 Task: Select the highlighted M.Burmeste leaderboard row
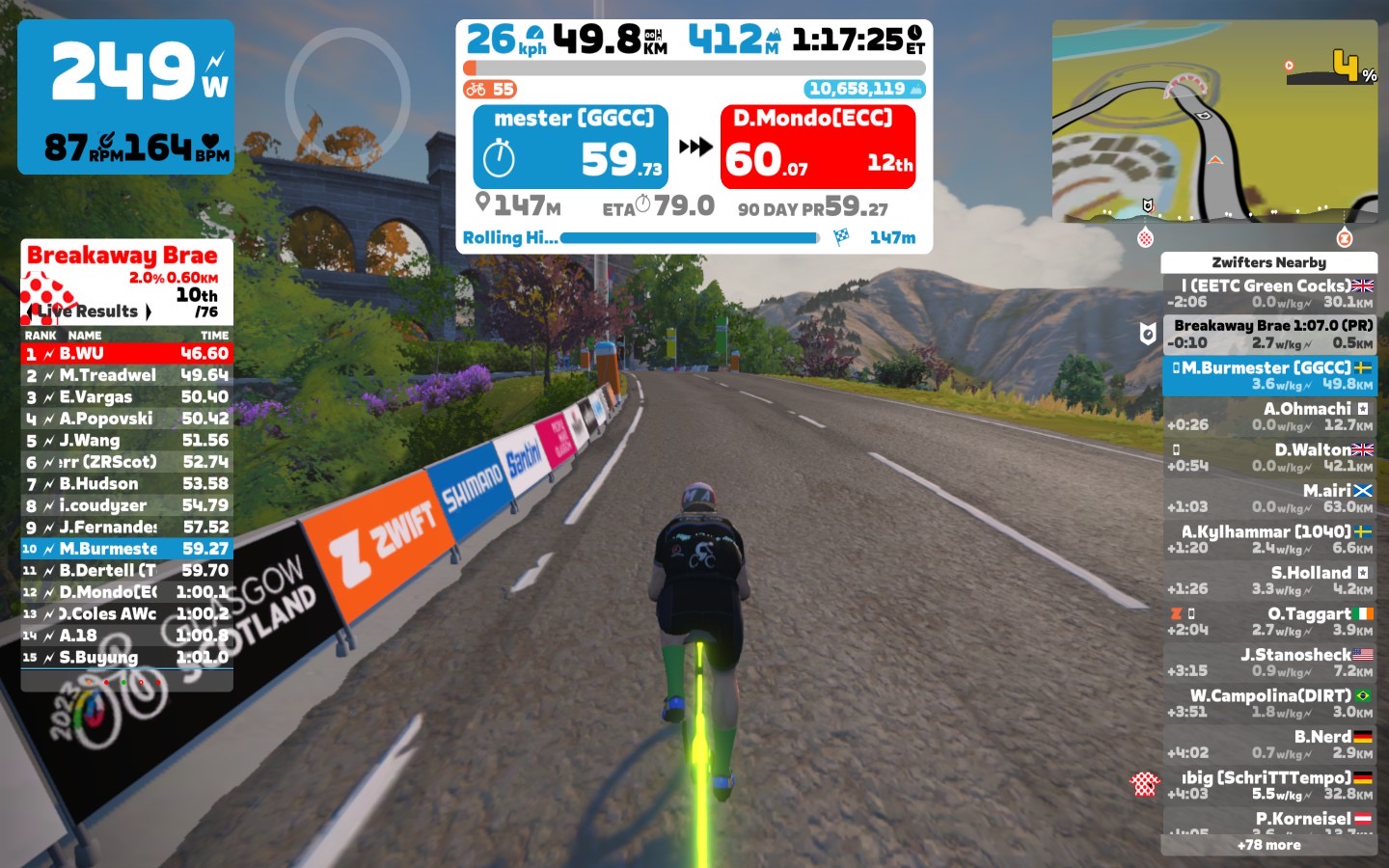click(x=126, y=549)
